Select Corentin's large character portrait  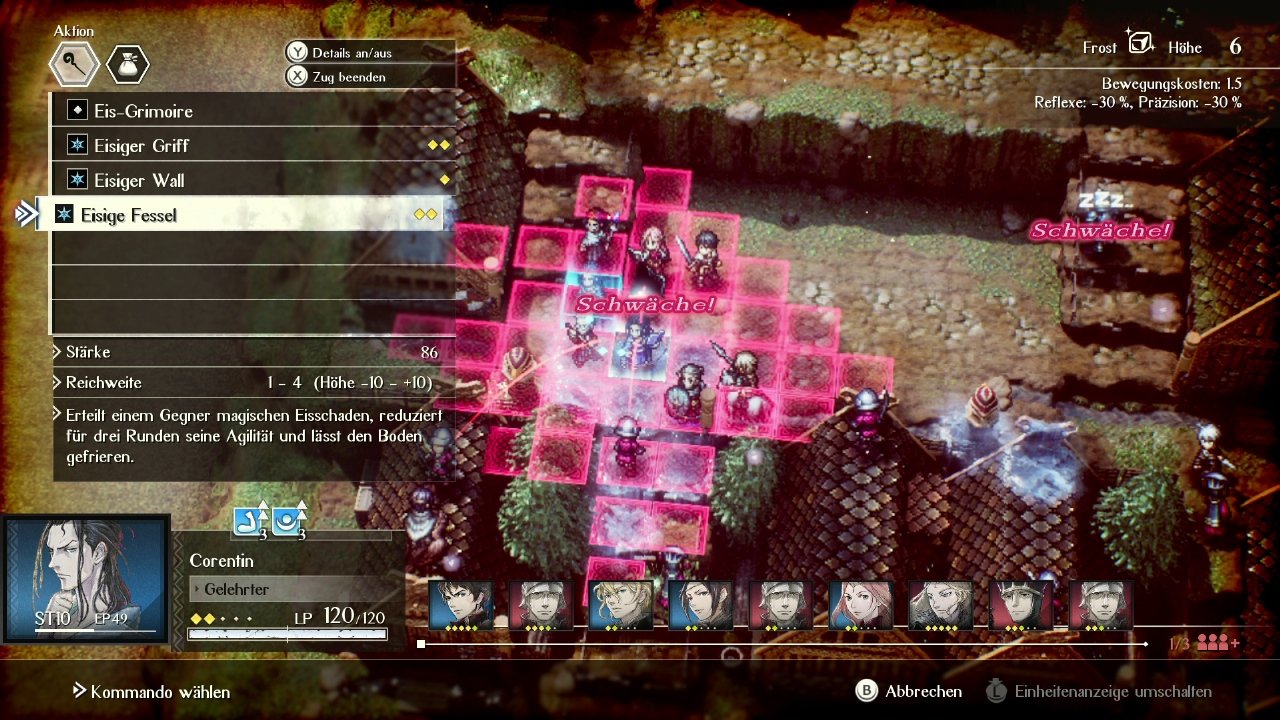[x=86, y=578]
